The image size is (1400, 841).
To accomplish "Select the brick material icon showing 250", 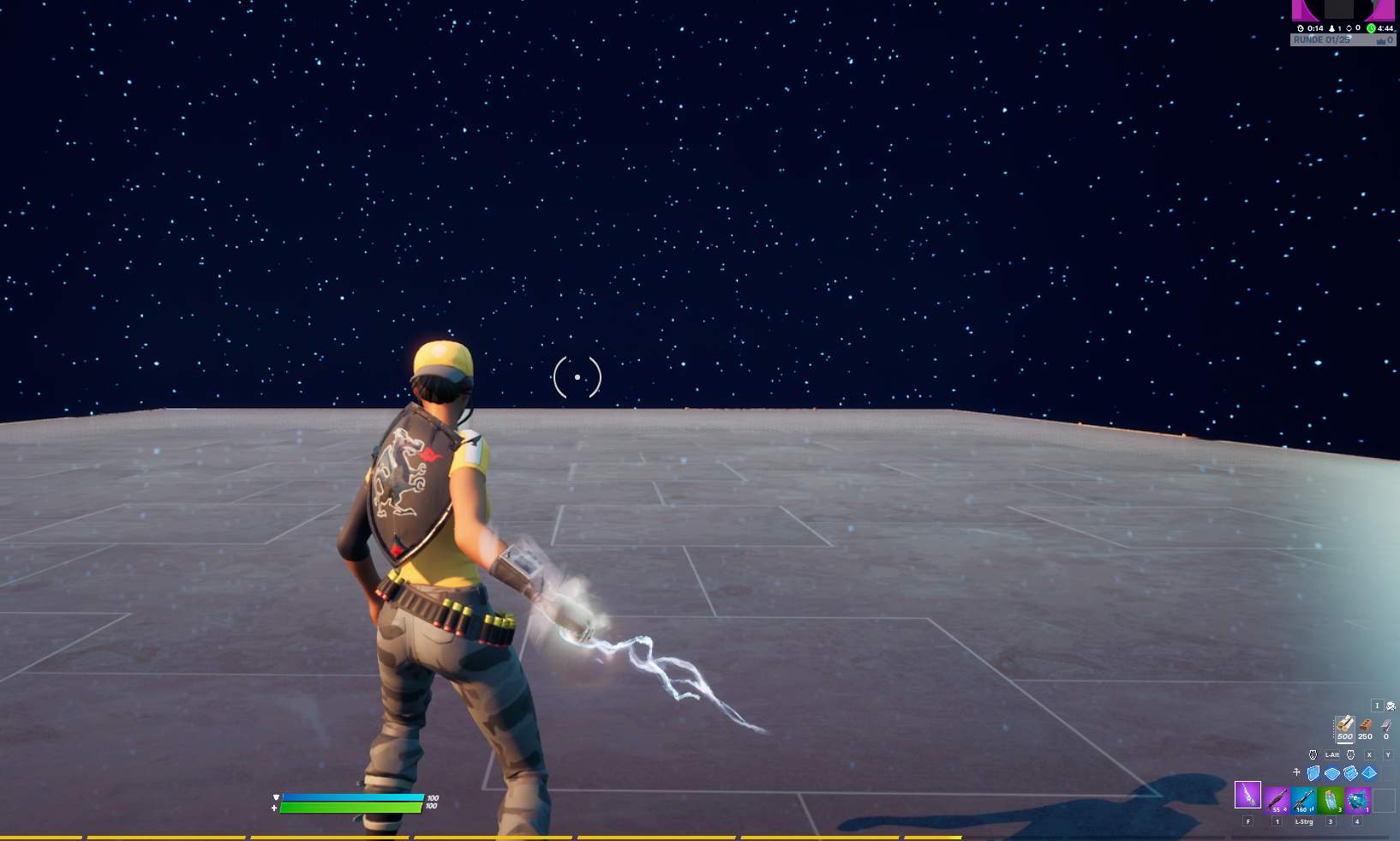I will pyautogui.click(x=1364, y=727).
